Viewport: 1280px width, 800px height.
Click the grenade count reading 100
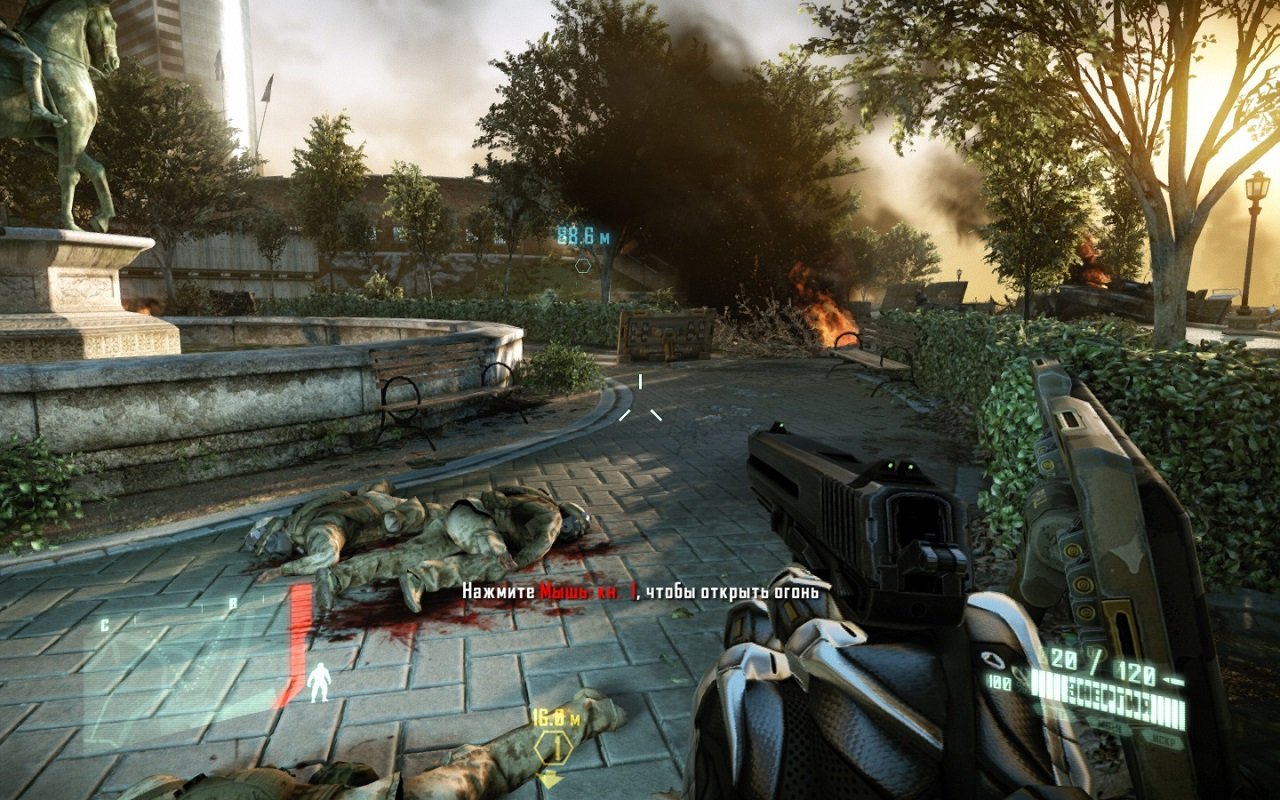(998, 683)
